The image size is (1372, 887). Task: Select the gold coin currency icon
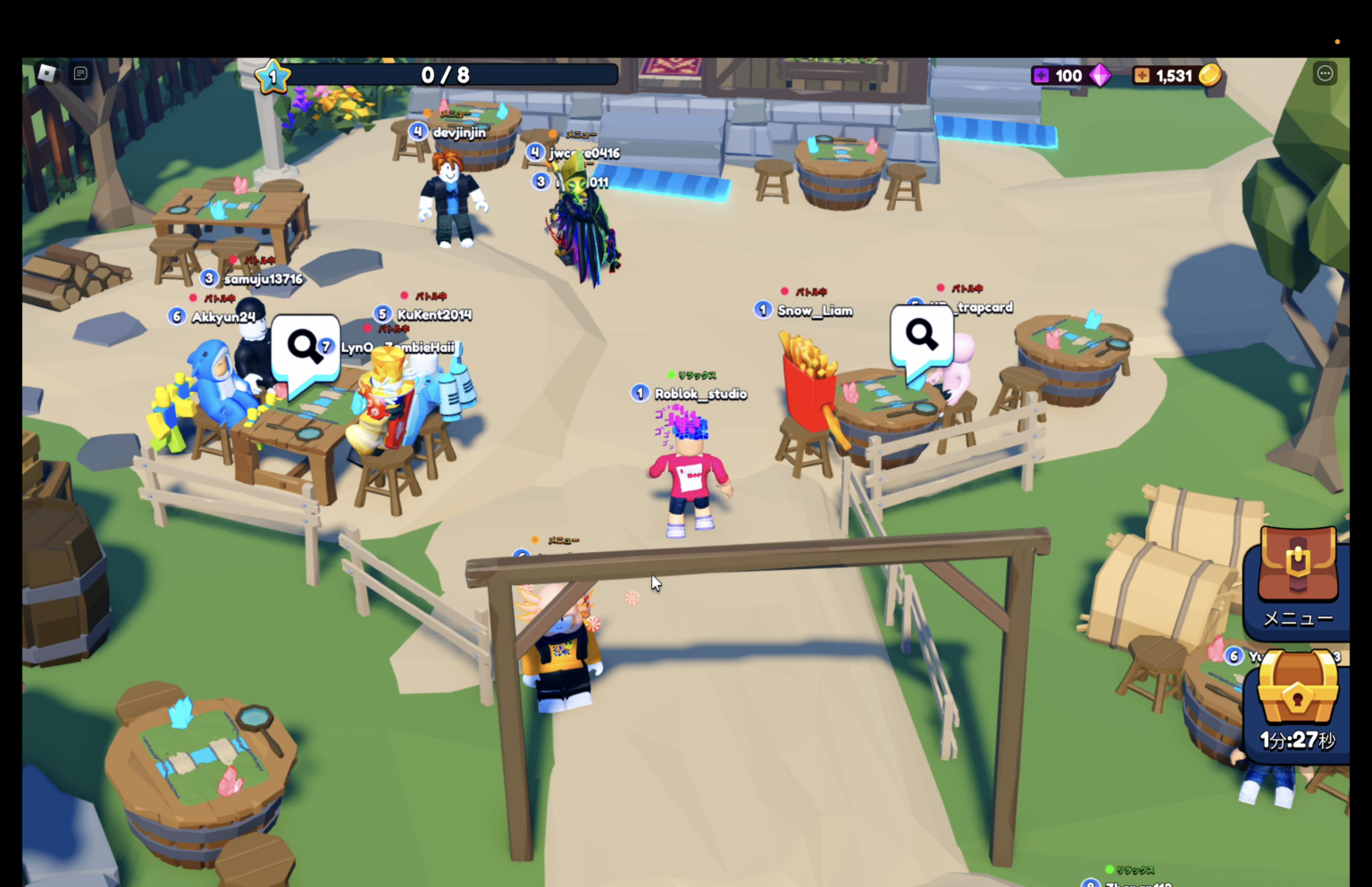click(1212, 76)
